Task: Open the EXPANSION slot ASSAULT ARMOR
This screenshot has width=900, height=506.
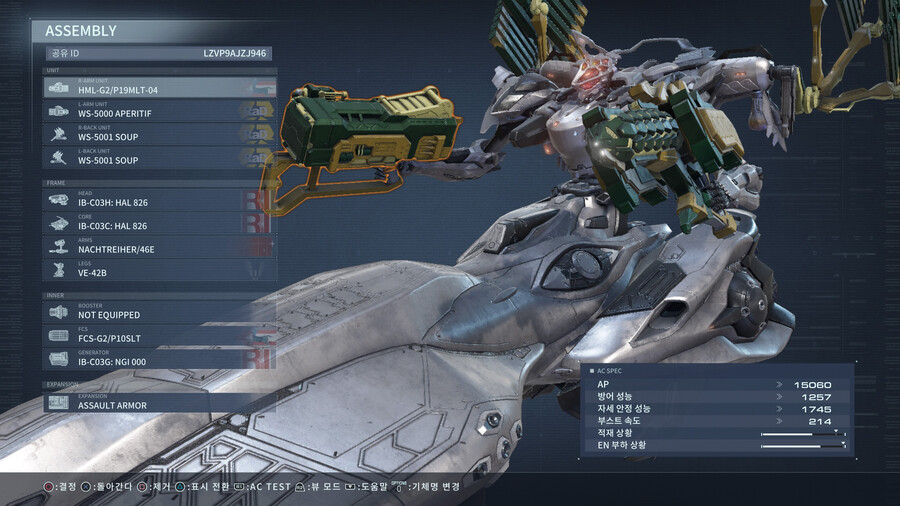Action: [159, 402]
